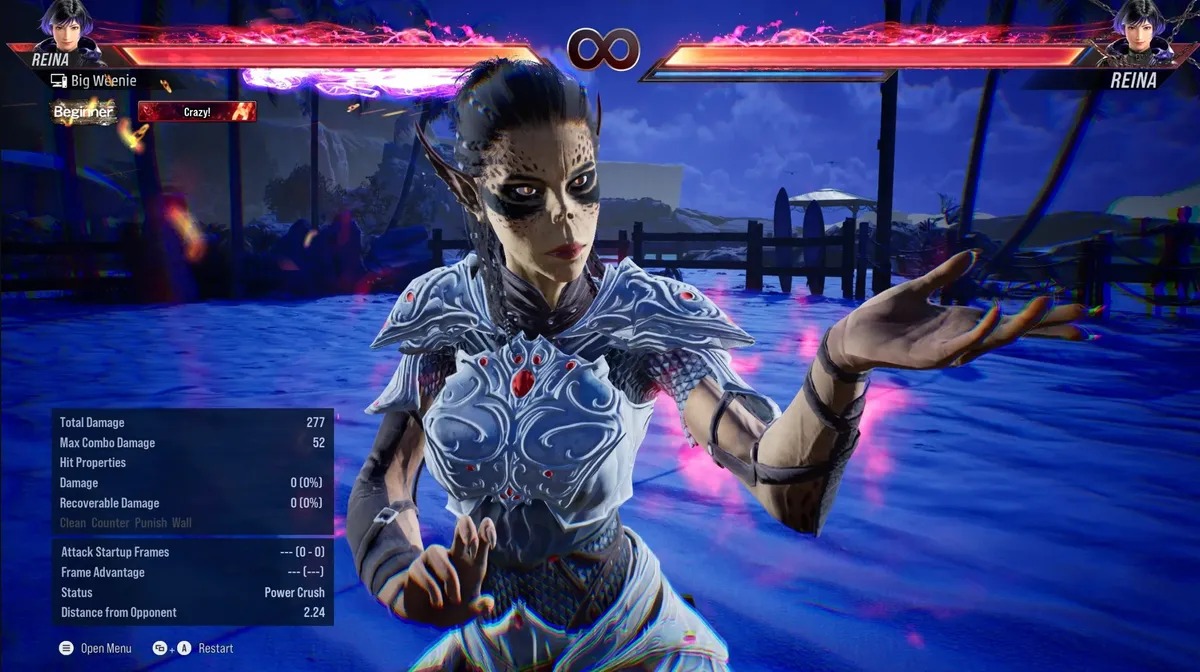Click the Beginner rank badge

[84, 112]
